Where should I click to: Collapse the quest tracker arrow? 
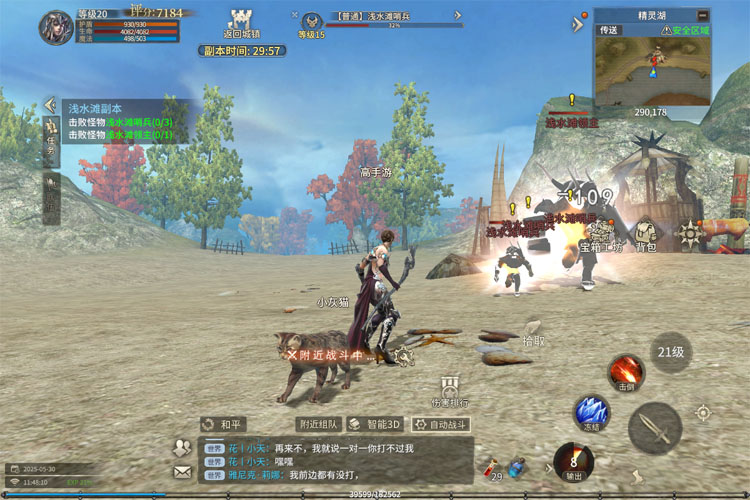click(49, 105)
